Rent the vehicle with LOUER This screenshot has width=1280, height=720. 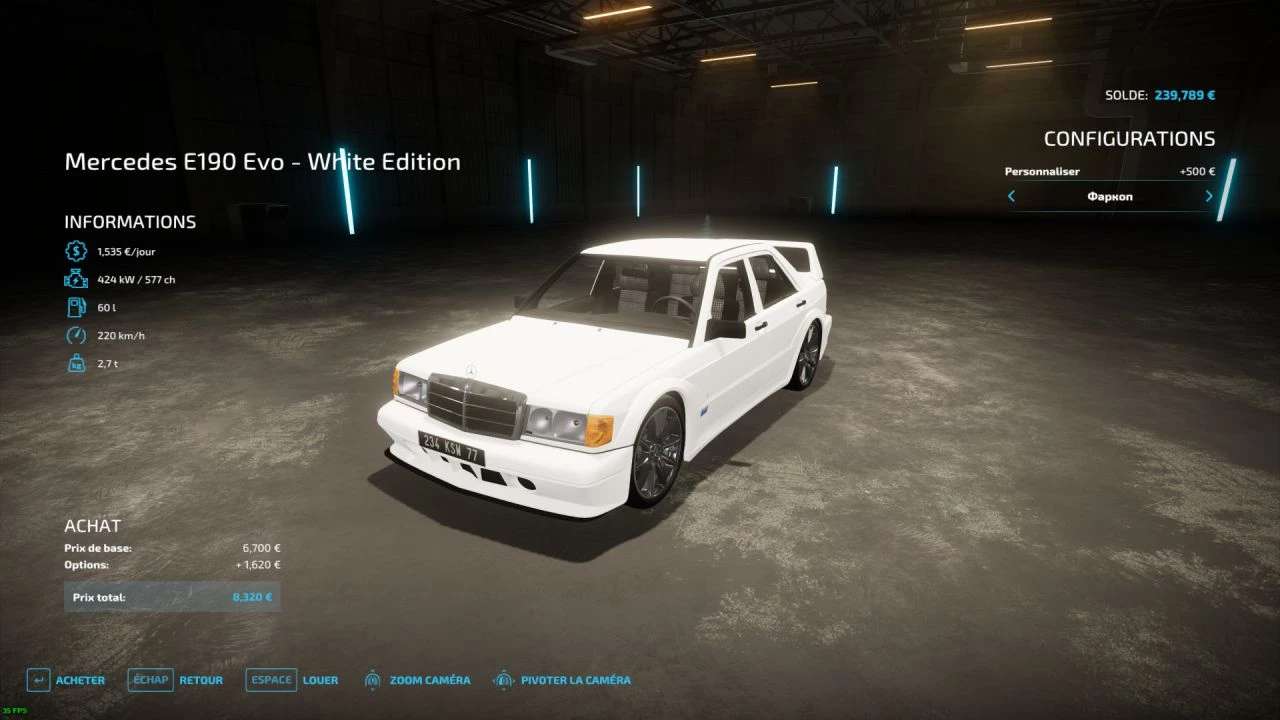point(293,680)
